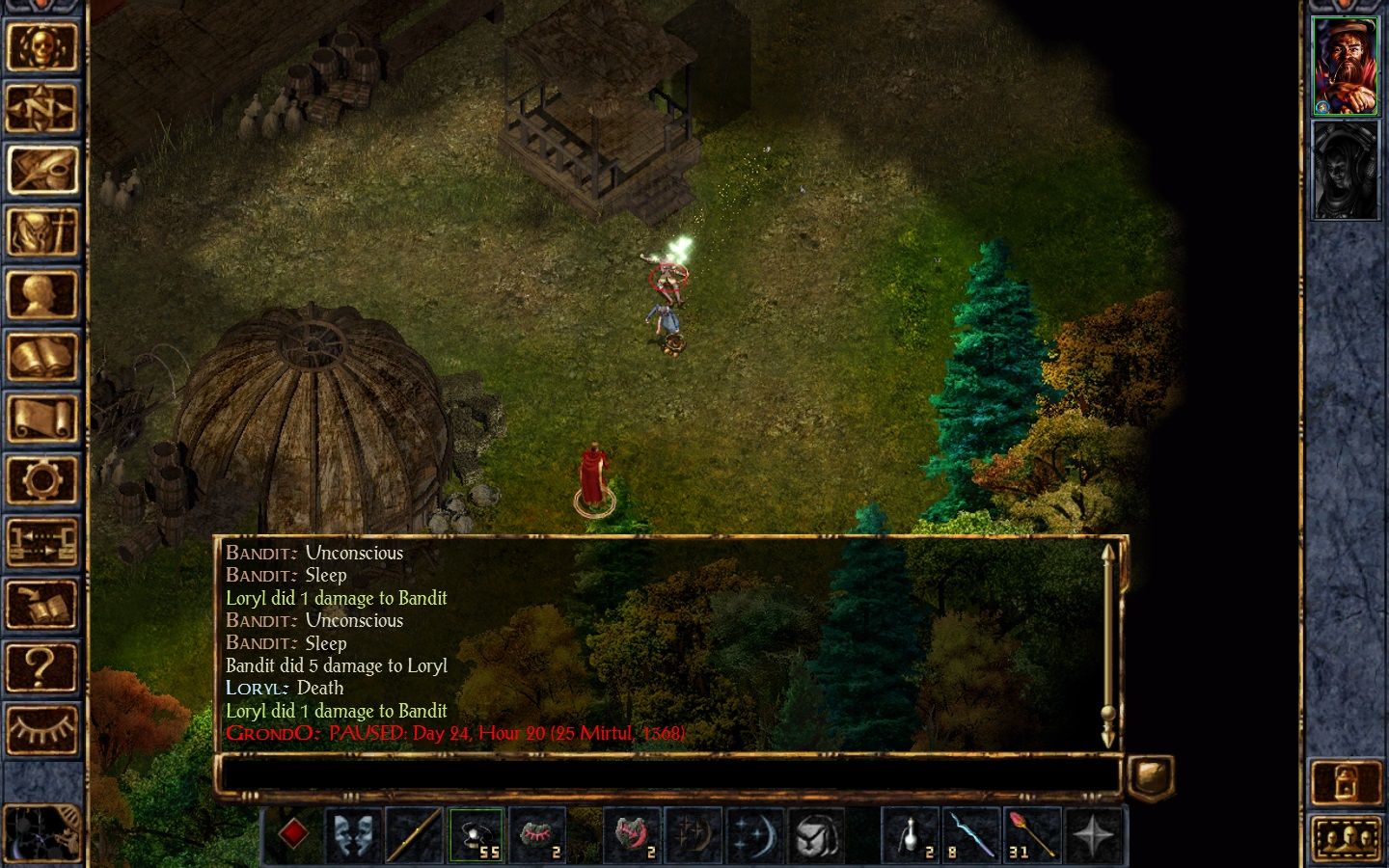Use the lightning wand with 8 charges
This screenshot has height=868, width=1389.
(x=971, y=834)
